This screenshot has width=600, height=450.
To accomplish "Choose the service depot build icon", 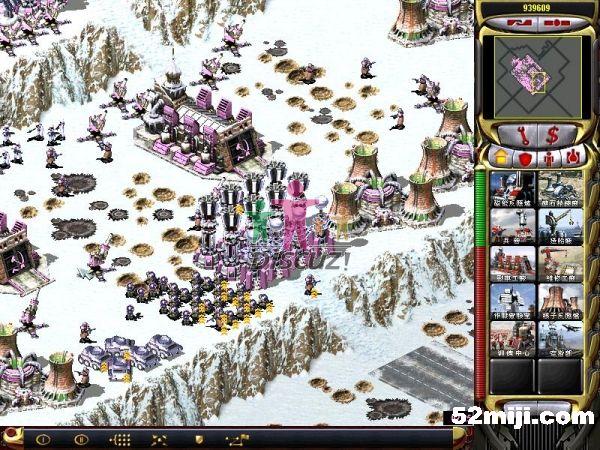I will (x=560, y=263).
